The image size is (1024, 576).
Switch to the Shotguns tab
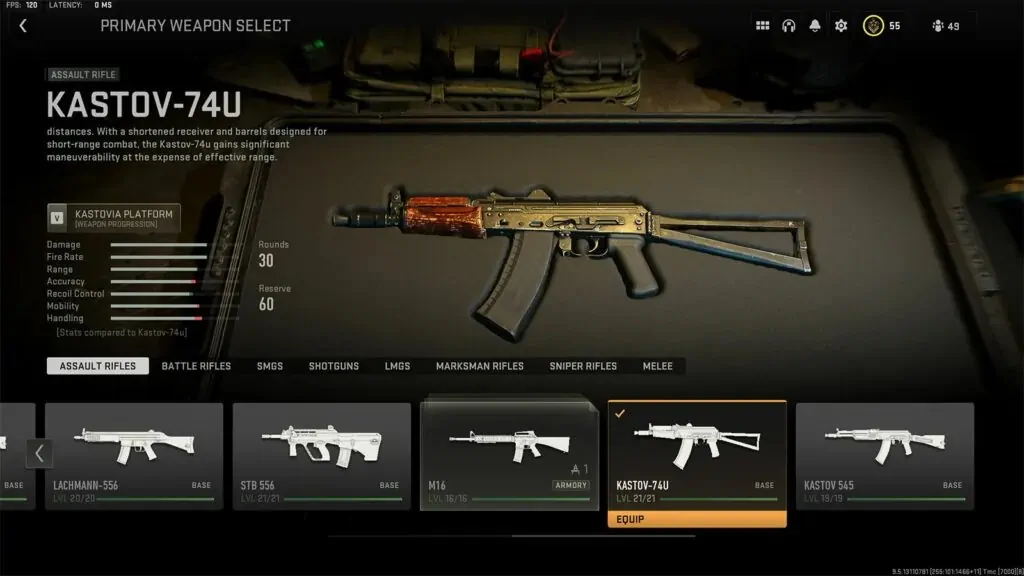pyautogui.click(x=334, y=366)
